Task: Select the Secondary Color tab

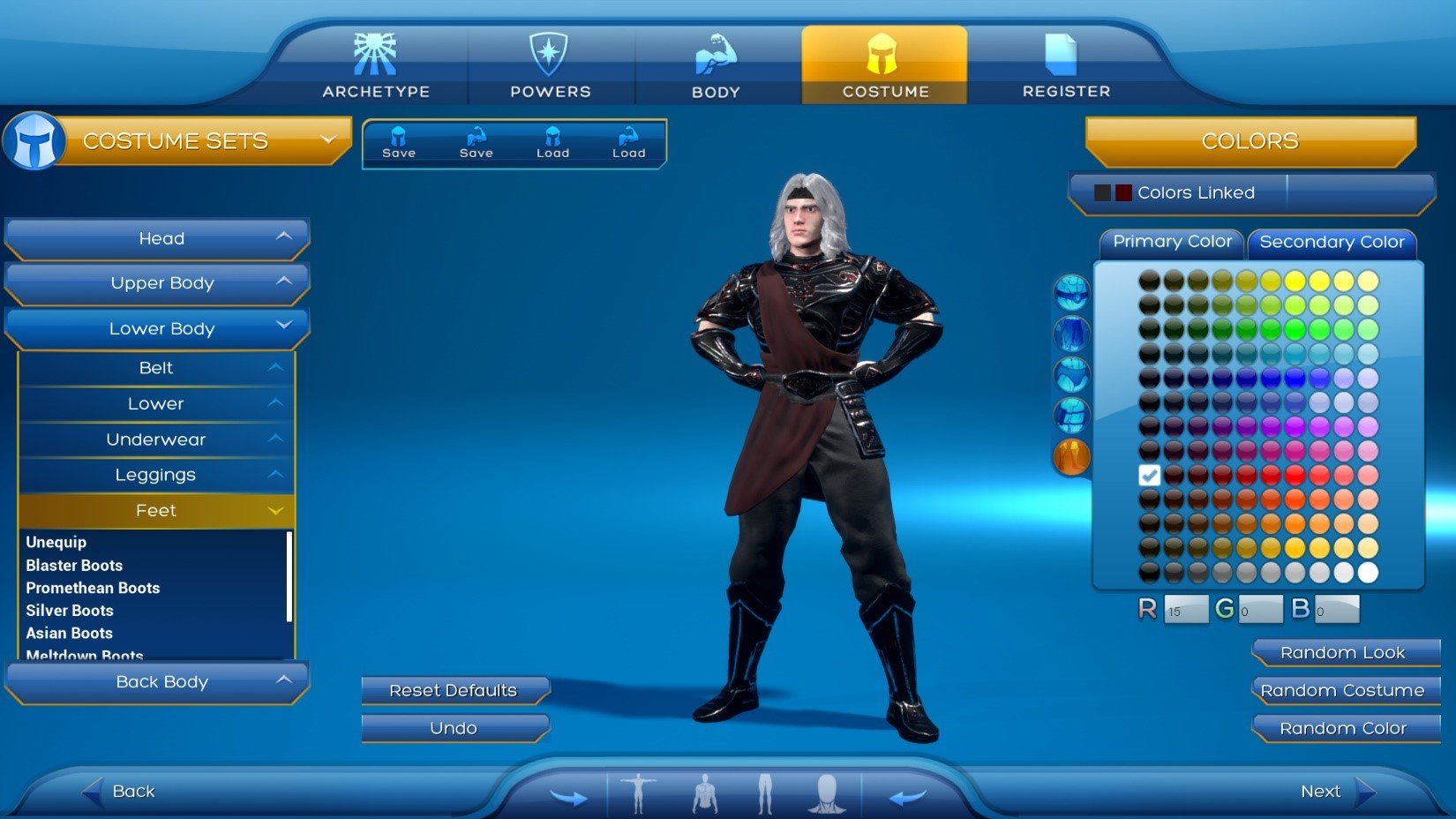Action: click(1332, 242)
